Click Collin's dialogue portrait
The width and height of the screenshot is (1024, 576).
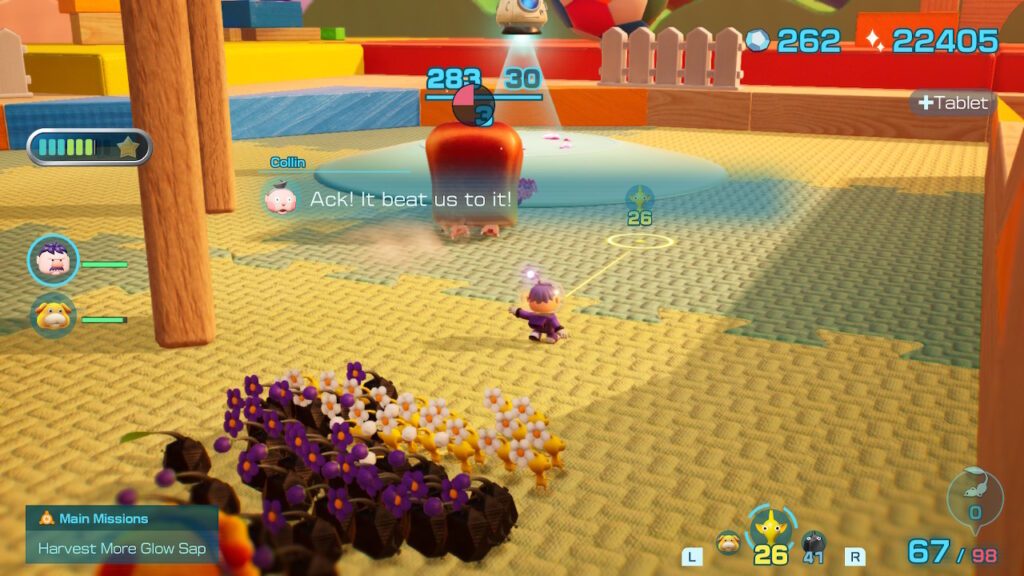[281, 197]
